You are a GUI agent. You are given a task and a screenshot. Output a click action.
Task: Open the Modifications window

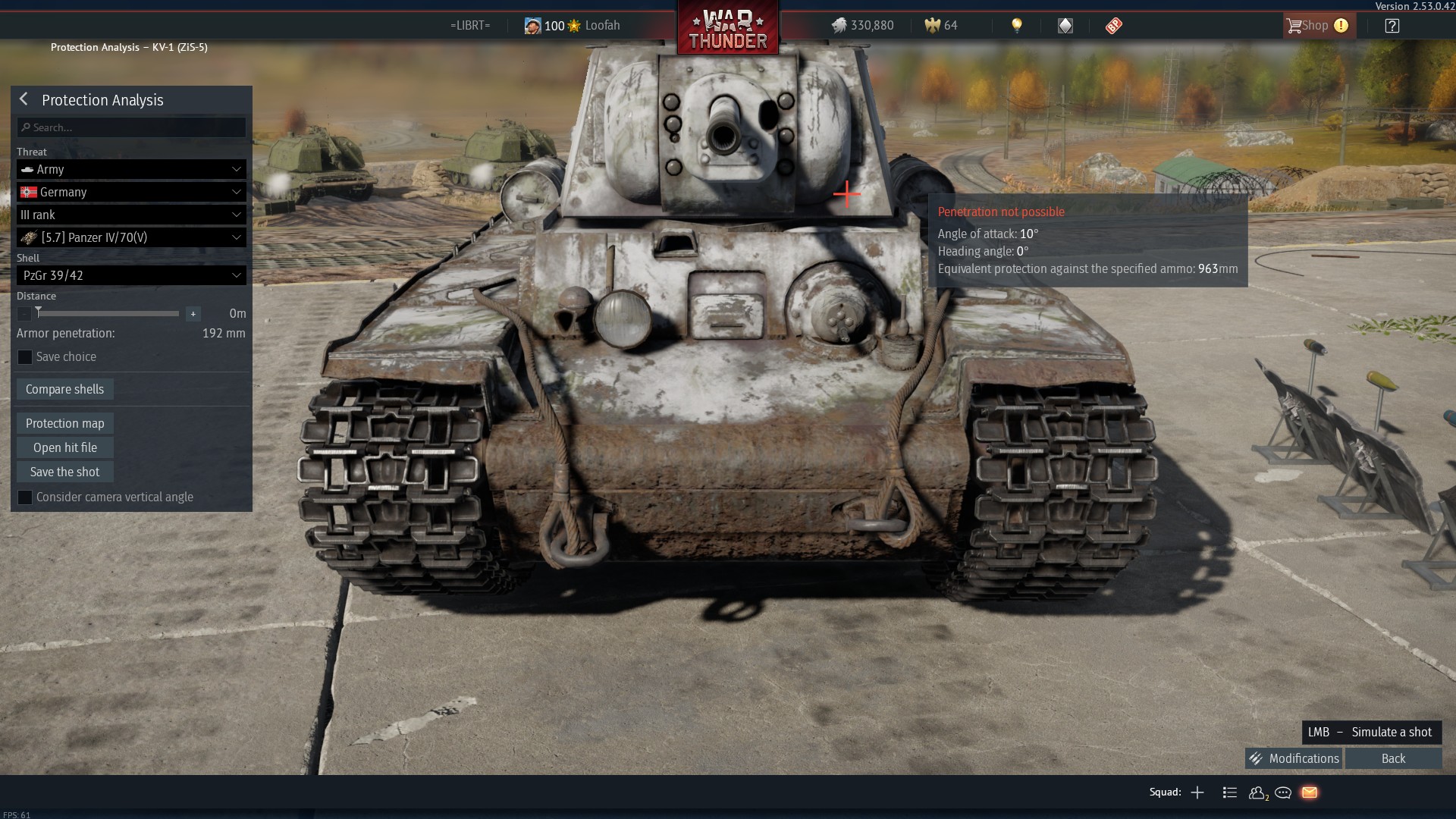pos(1294,758)
